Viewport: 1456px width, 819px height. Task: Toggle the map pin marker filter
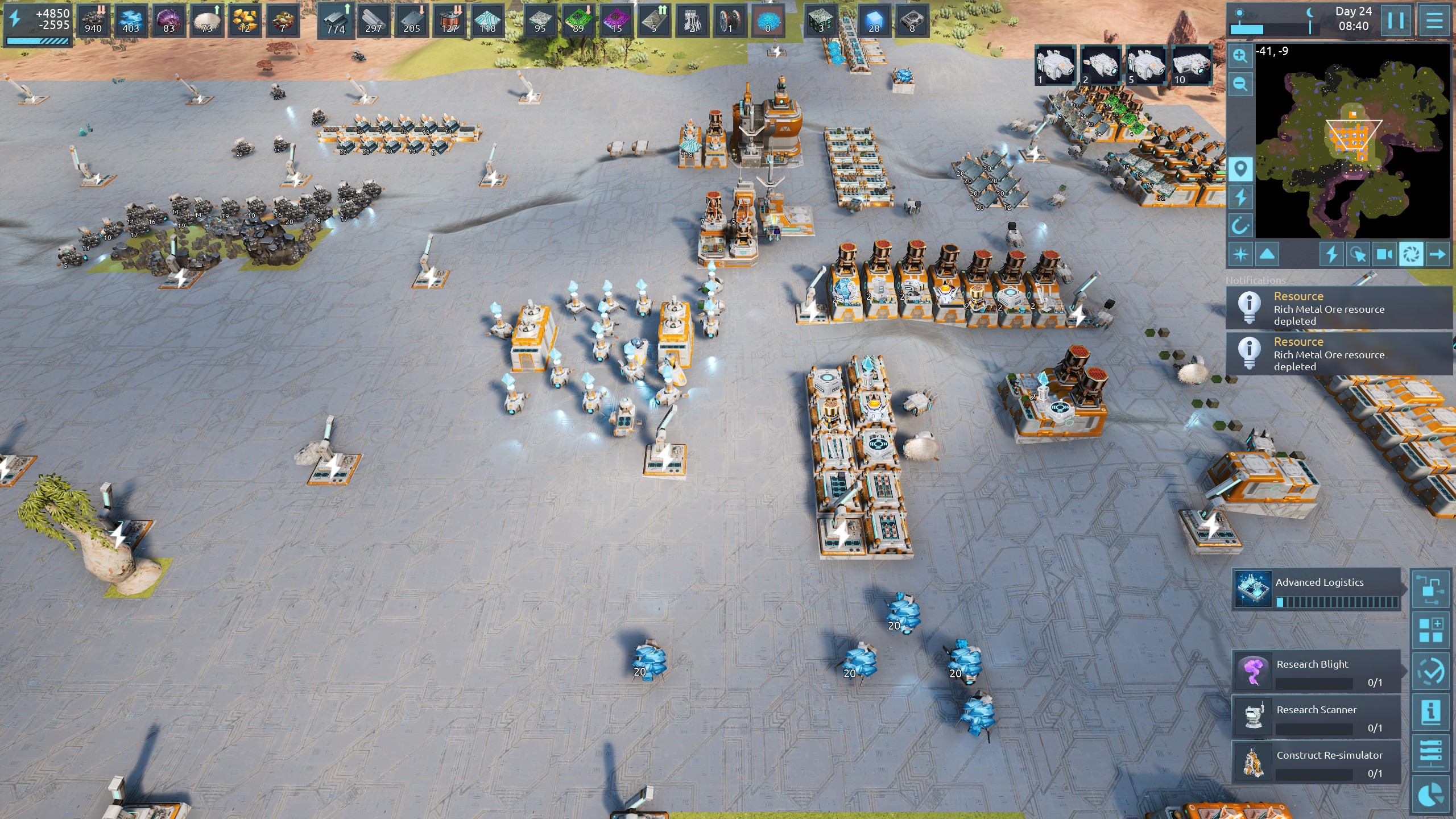pos(1240,169)
